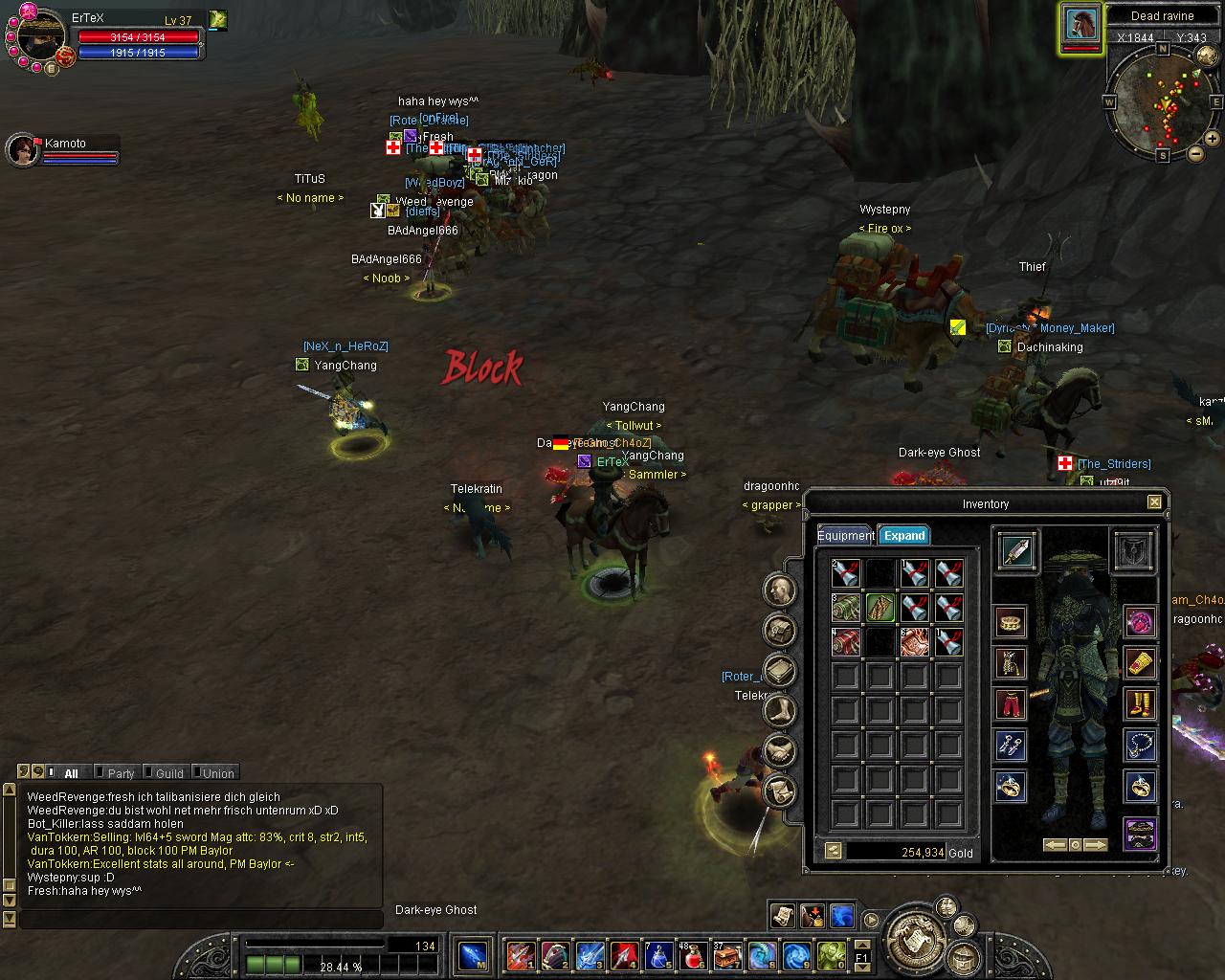Image resolution: width=1225 pixels, height=980 pixels.
Task: Select the green-highlighted scroll in inventory
Action: pyautogui.click(x=880, y=608)
